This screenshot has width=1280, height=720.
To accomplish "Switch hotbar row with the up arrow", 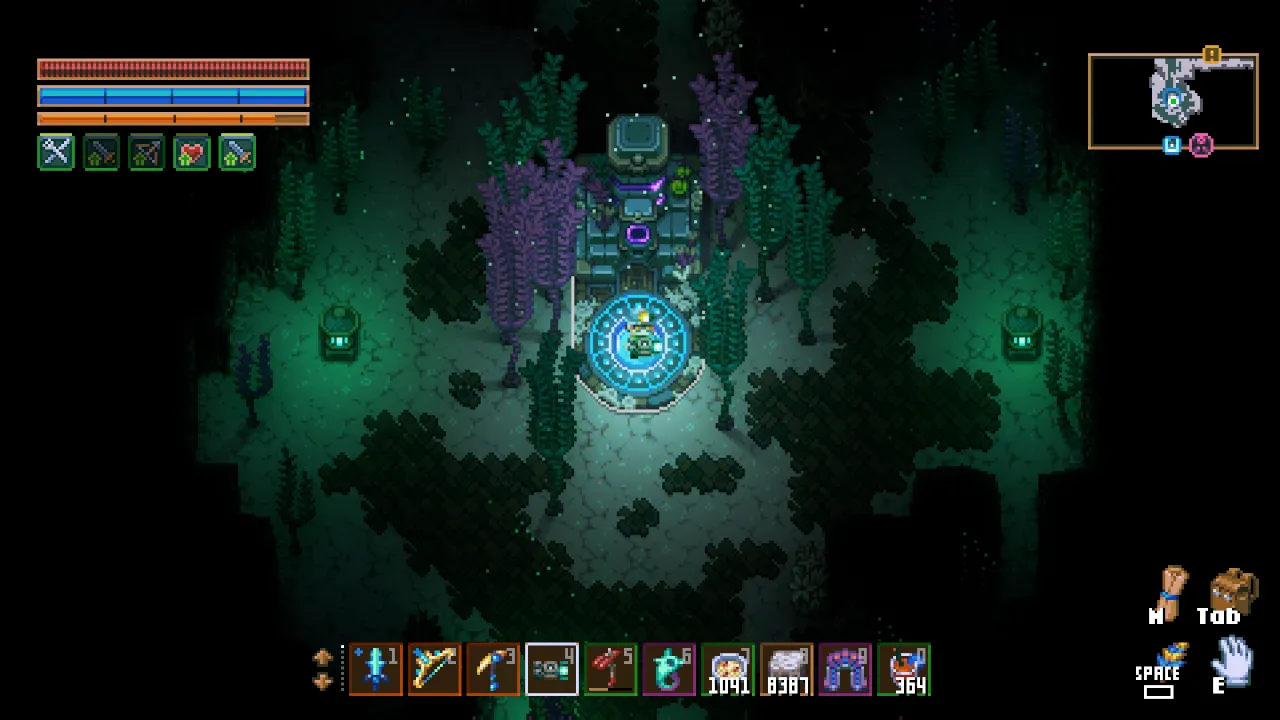I will coord(322,657).
